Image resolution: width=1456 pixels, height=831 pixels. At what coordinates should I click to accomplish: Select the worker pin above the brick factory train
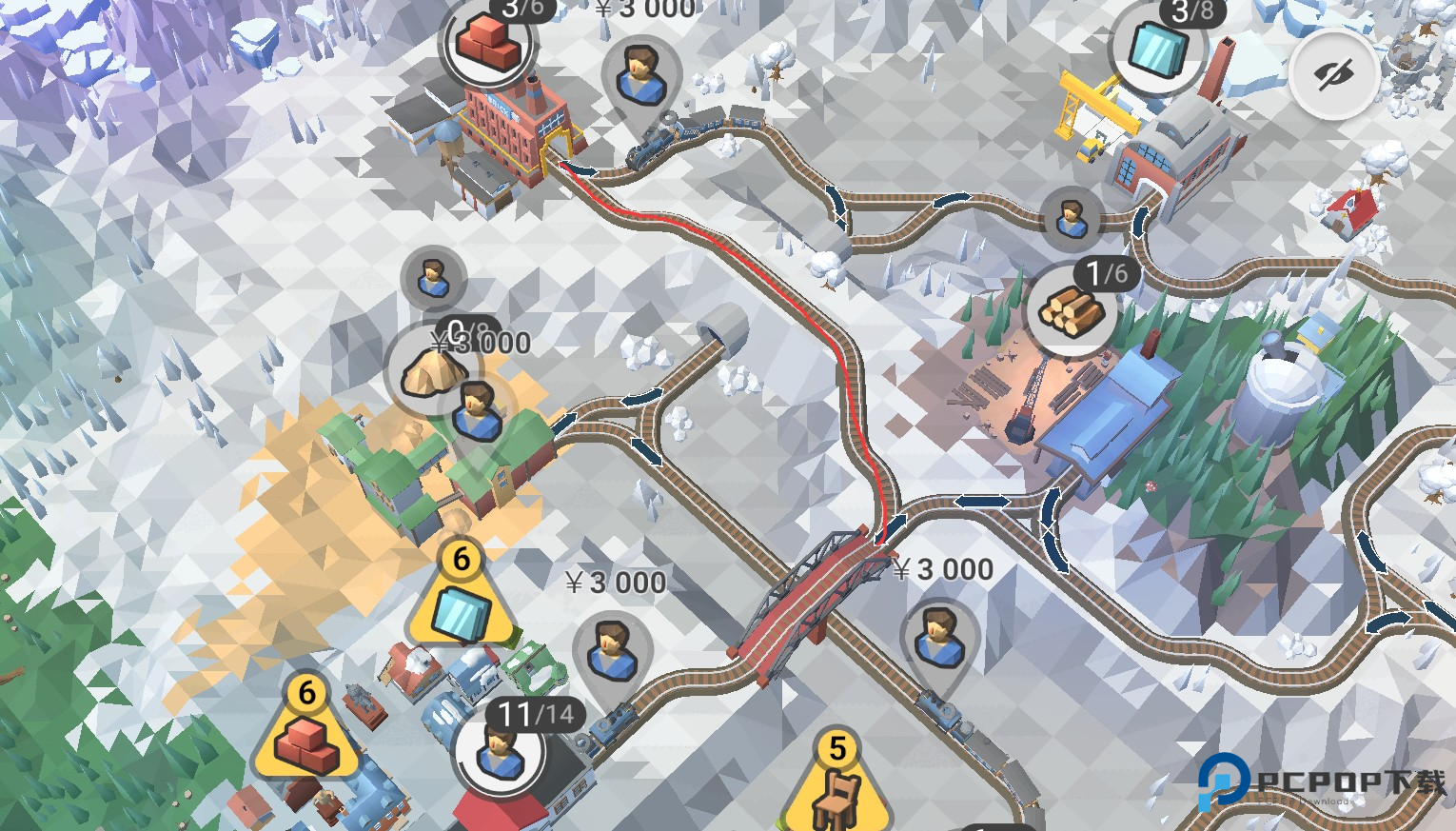pyautogui.click(x=641, y=76)
